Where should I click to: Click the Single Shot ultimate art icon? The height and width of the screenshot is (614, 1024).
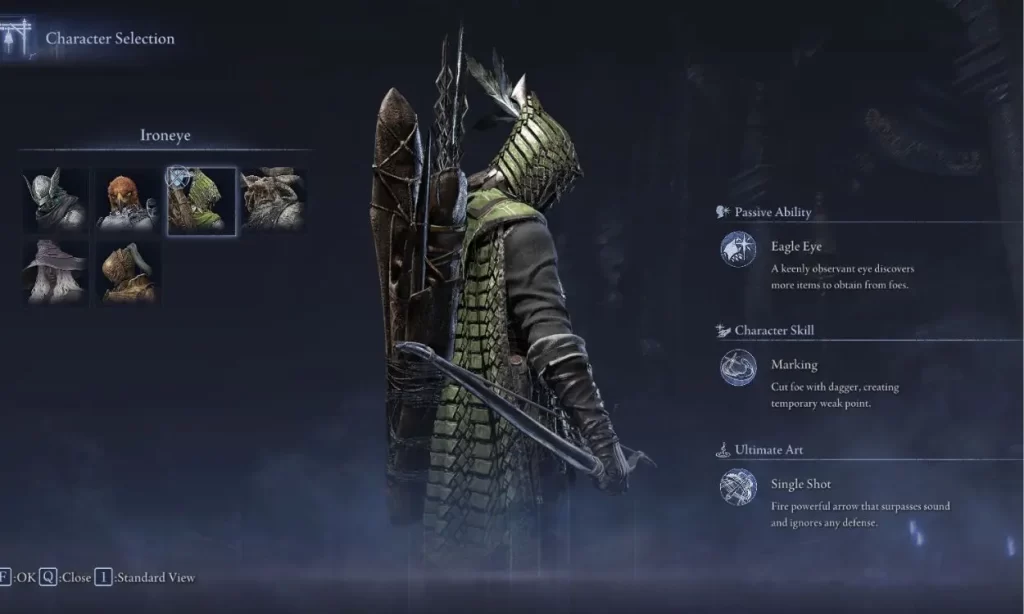738,487
